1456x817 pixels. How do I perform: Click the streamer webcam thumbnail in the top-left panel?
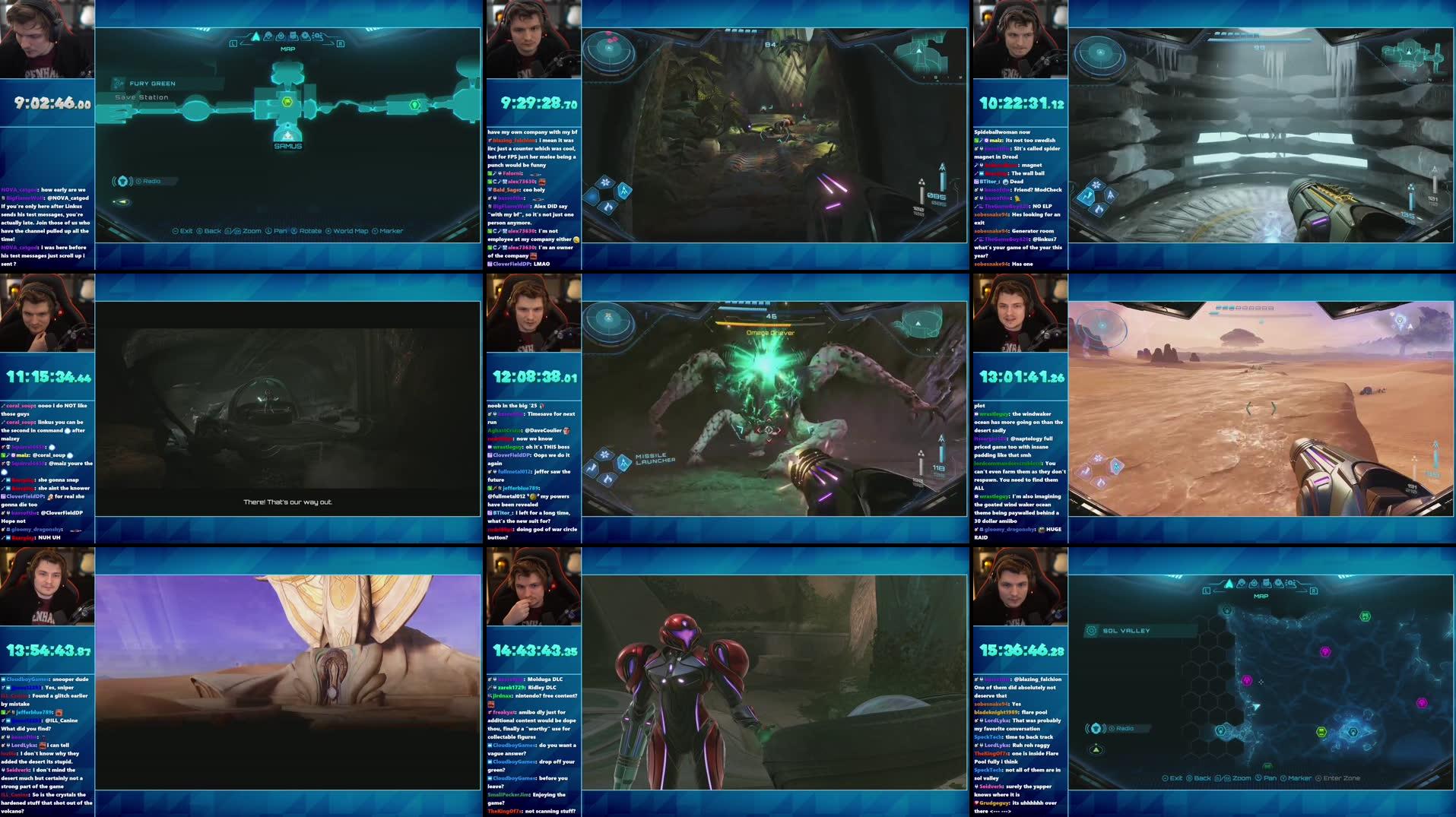pyautogui.click(x=48, y=38)
